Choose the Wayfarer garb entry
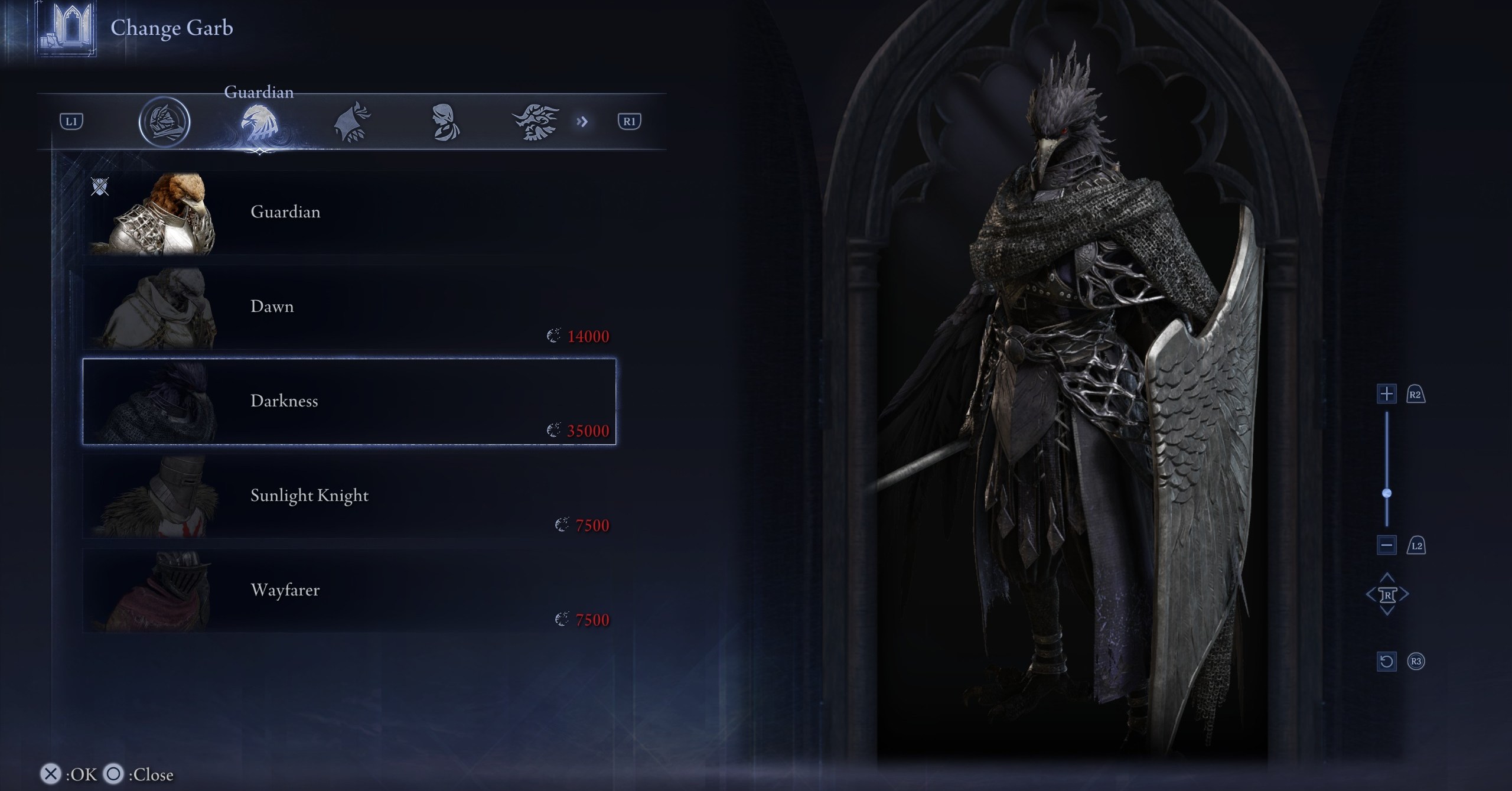This screenshot has width=1512, height=791. (348, 591)
